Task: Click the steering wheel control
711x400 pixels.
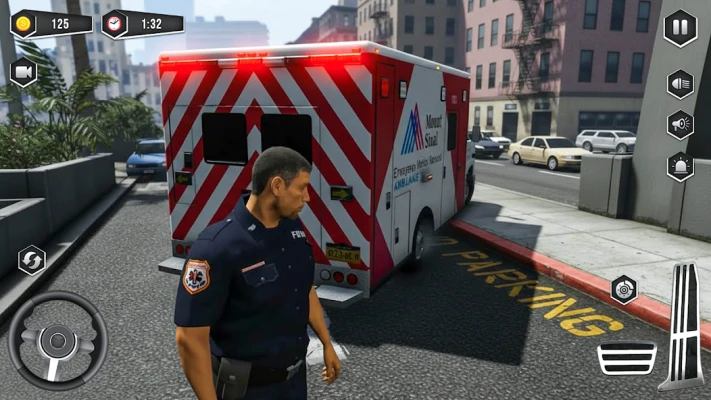Action: point(57,340)
